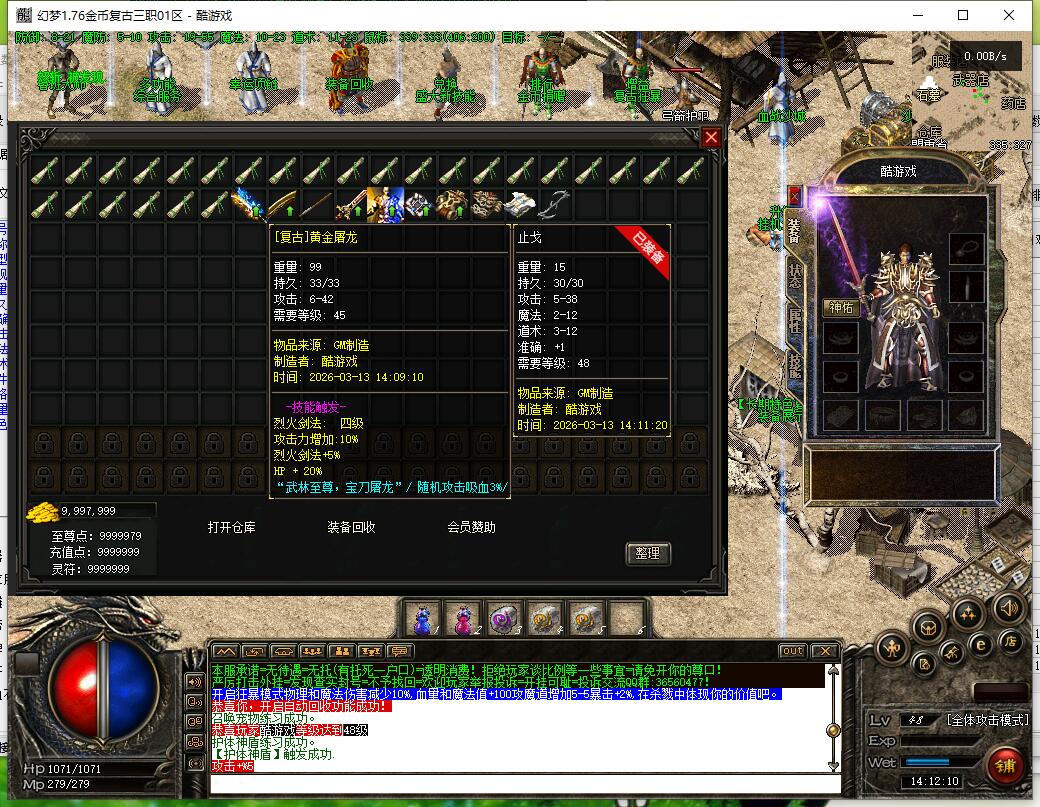Switch to the 状态 tab on character panel
The height and width of the screenshot is (807, 1040).
(795, 276)
